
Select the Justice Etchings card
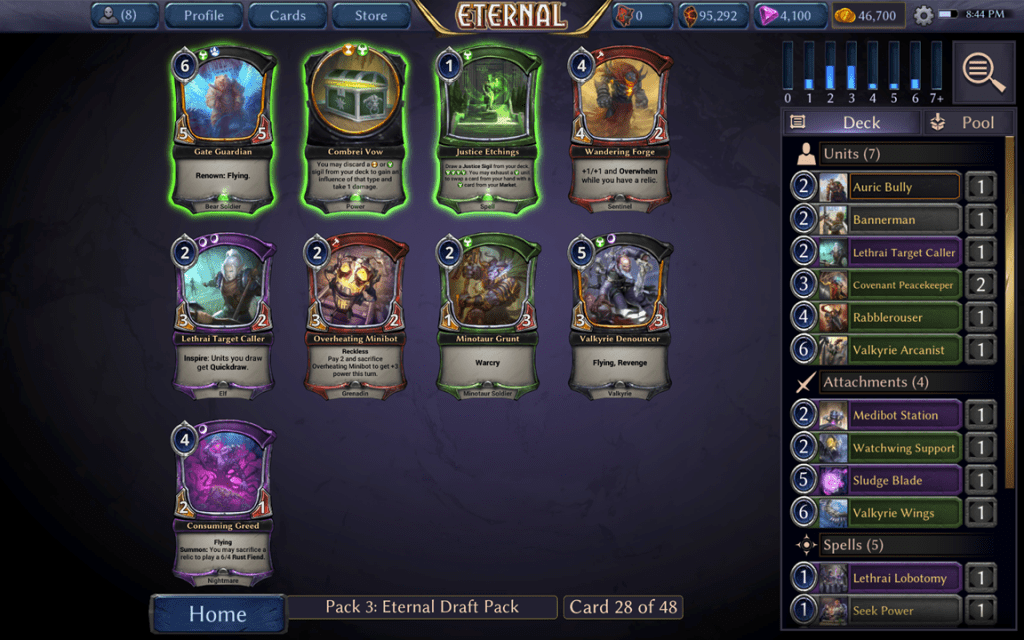[x=490, y=128]
